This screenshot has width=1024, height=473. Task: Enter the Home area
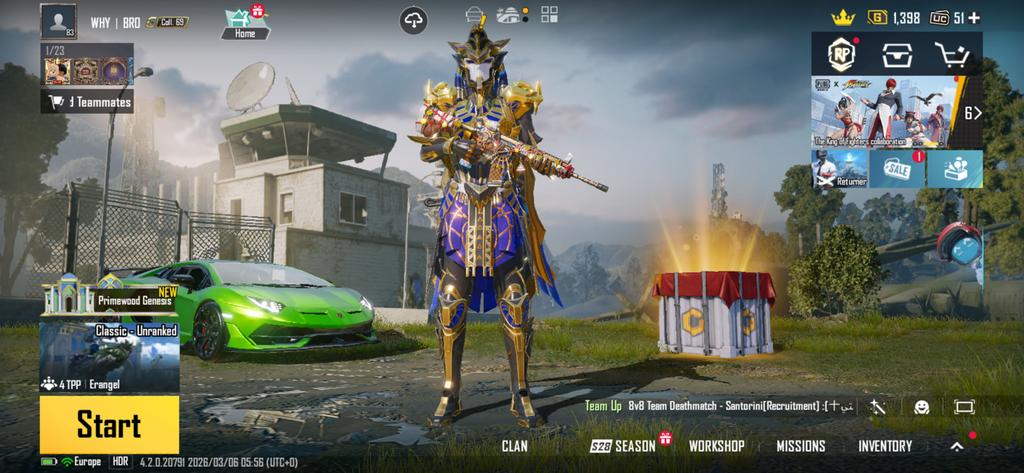coord(244,21)
